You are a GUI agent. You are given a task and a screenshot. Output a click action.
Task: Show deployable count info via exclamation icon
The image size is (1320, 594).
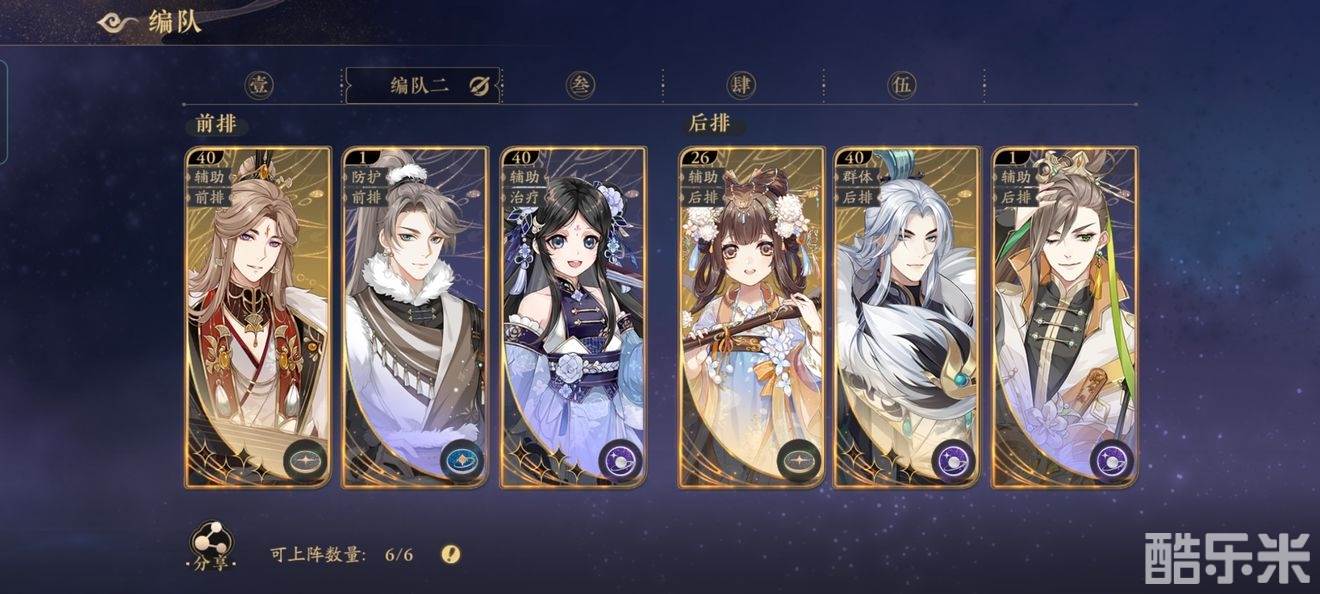tap(451, 554)
